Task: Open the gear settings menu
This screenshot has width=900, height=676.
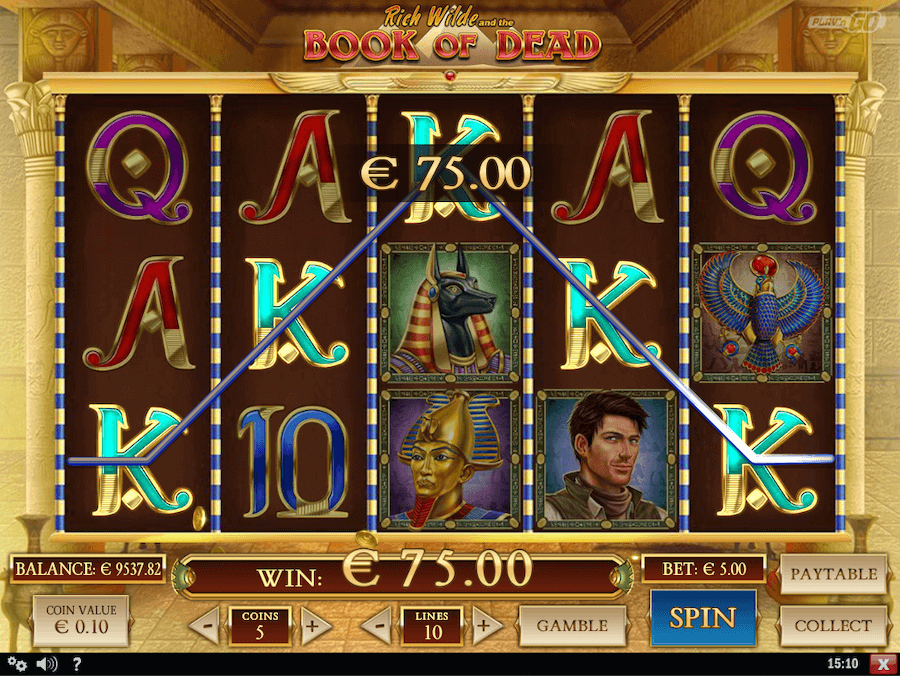Action: [x=17, y=663]
